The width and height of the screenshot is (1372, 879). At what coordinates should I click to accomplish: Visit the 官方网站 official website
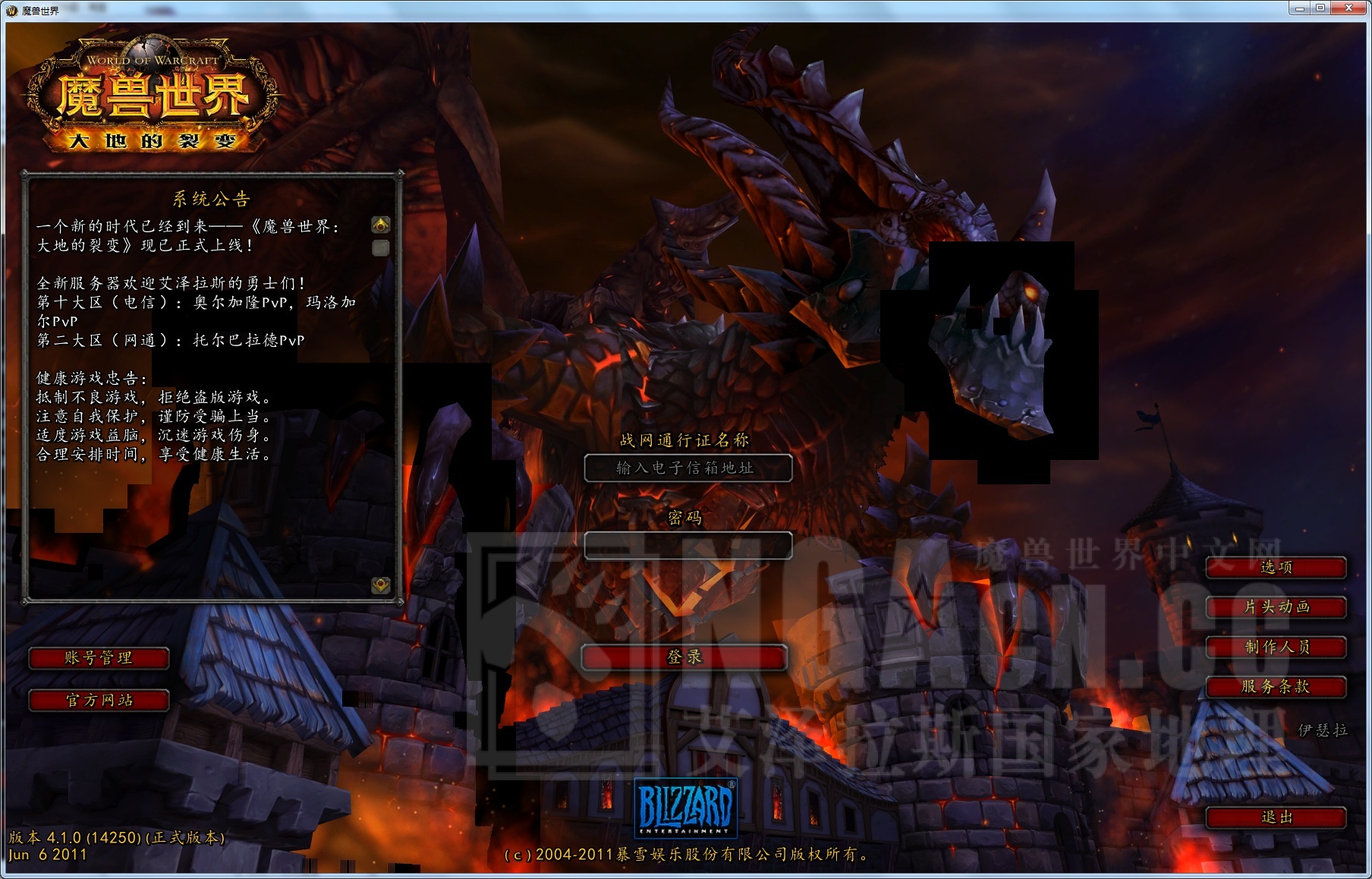click(x=99, y=700)
